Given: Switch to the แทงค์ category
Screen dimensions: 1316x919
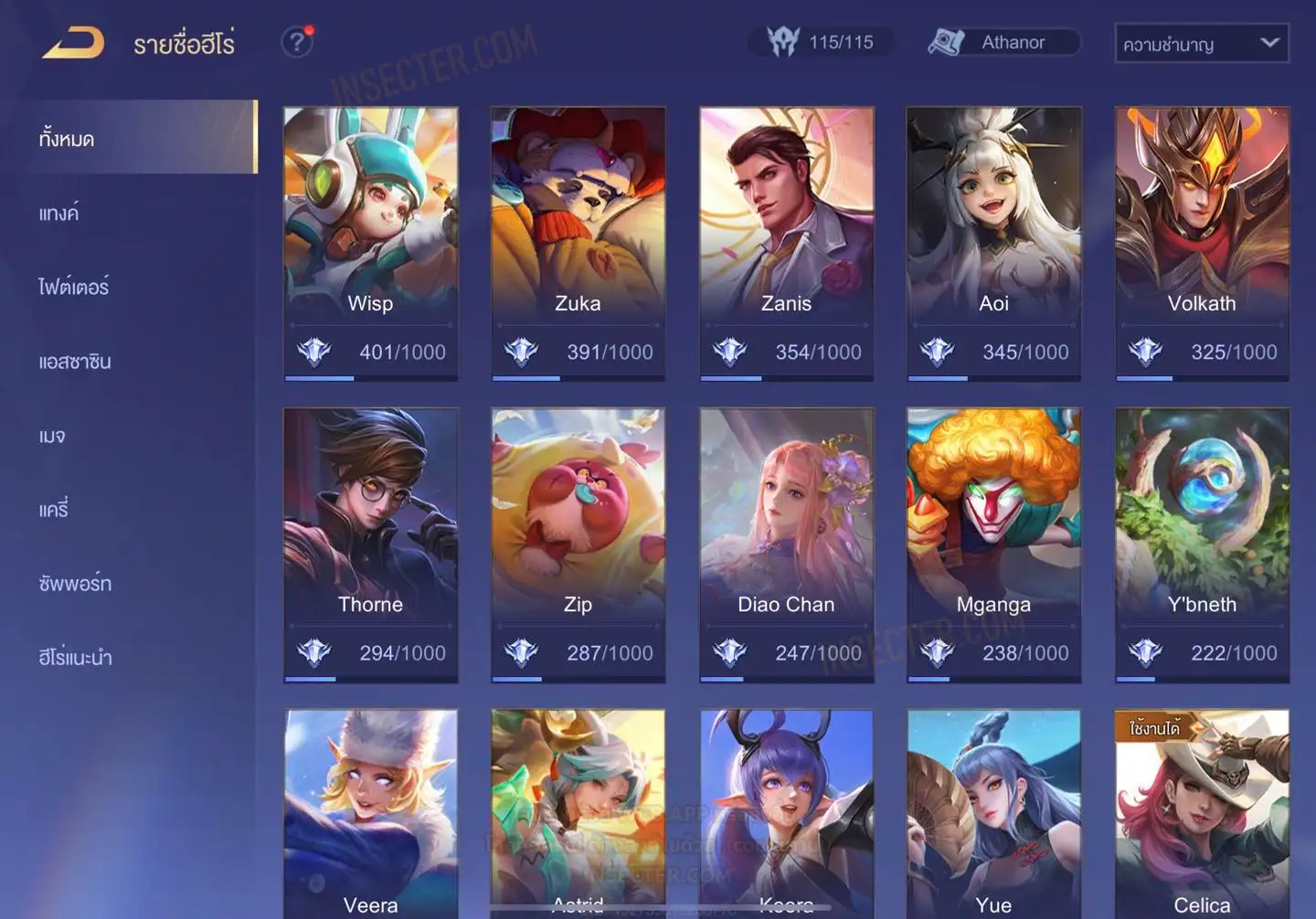Looking at the screenshot, I should point(59,214).
